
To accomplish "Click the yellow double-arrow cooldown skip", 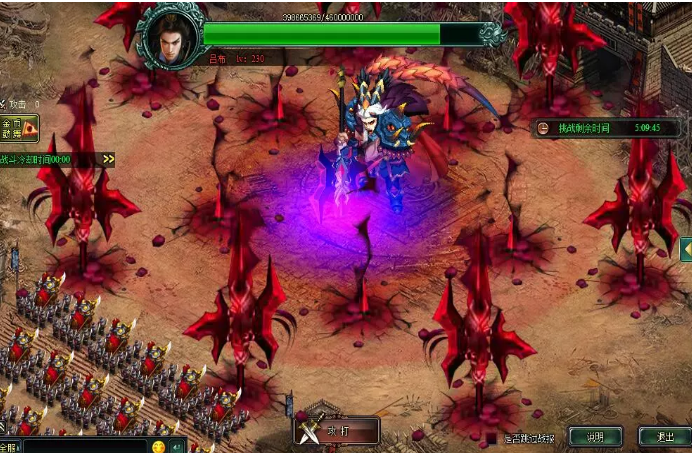I will 108,159.
